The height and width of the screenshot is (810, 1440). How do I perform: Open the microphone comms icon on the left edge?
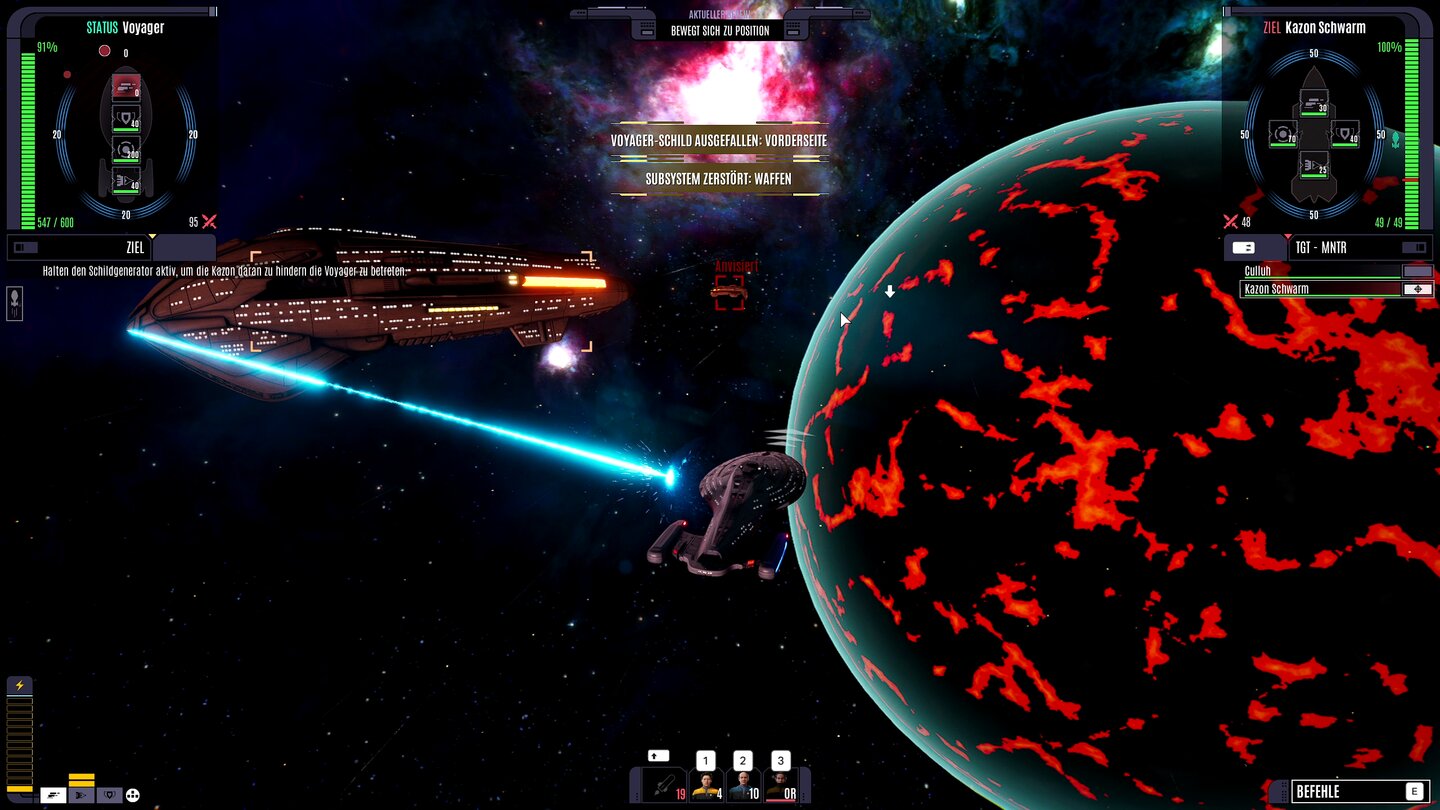coord(15,302)
